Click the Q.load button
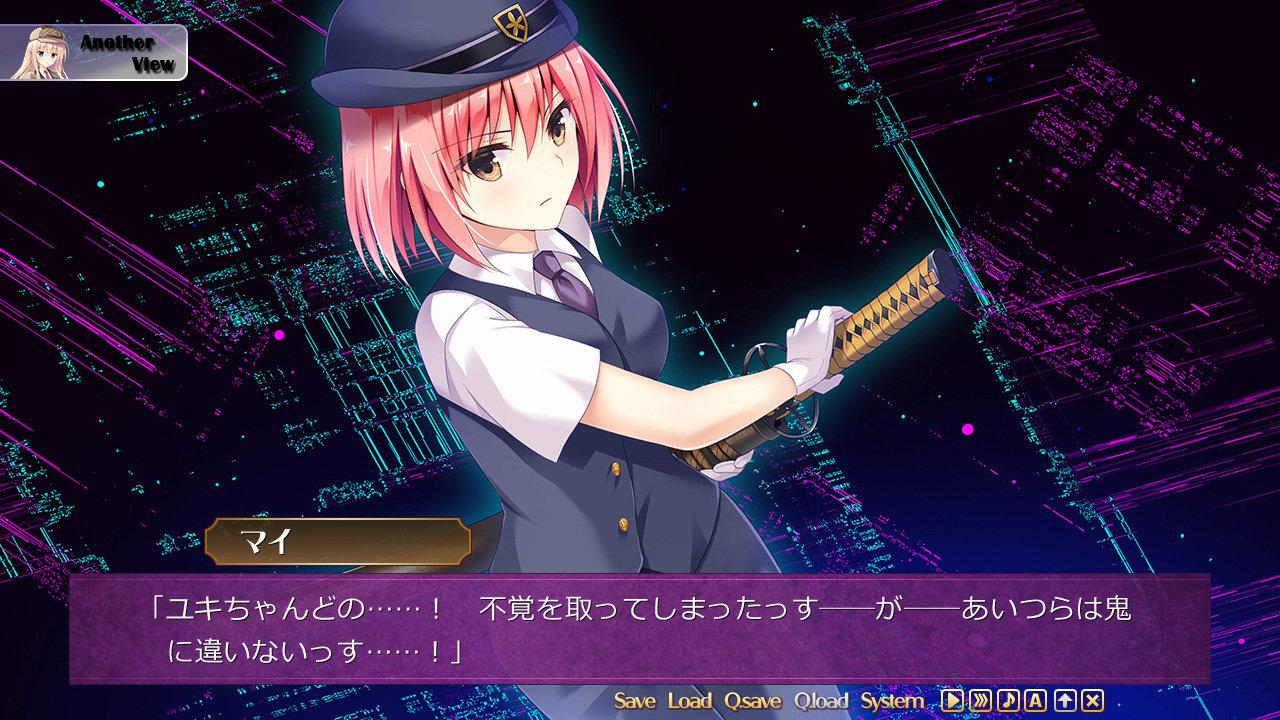This screenshot has width=1280, height=720. (x=821, y=701)
